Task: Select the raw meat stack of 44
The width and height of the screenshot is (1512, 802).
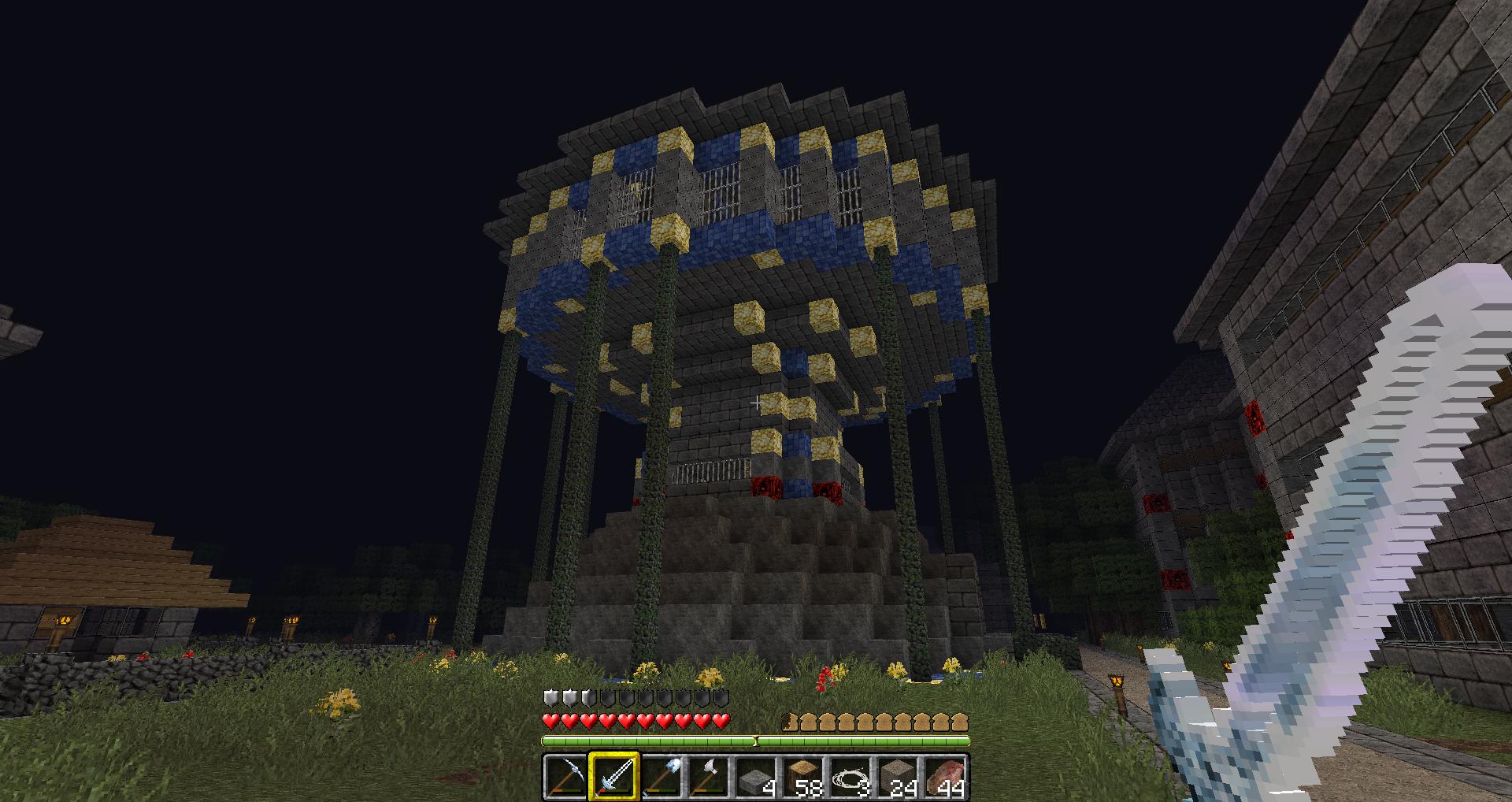Action: pos(945,777)
